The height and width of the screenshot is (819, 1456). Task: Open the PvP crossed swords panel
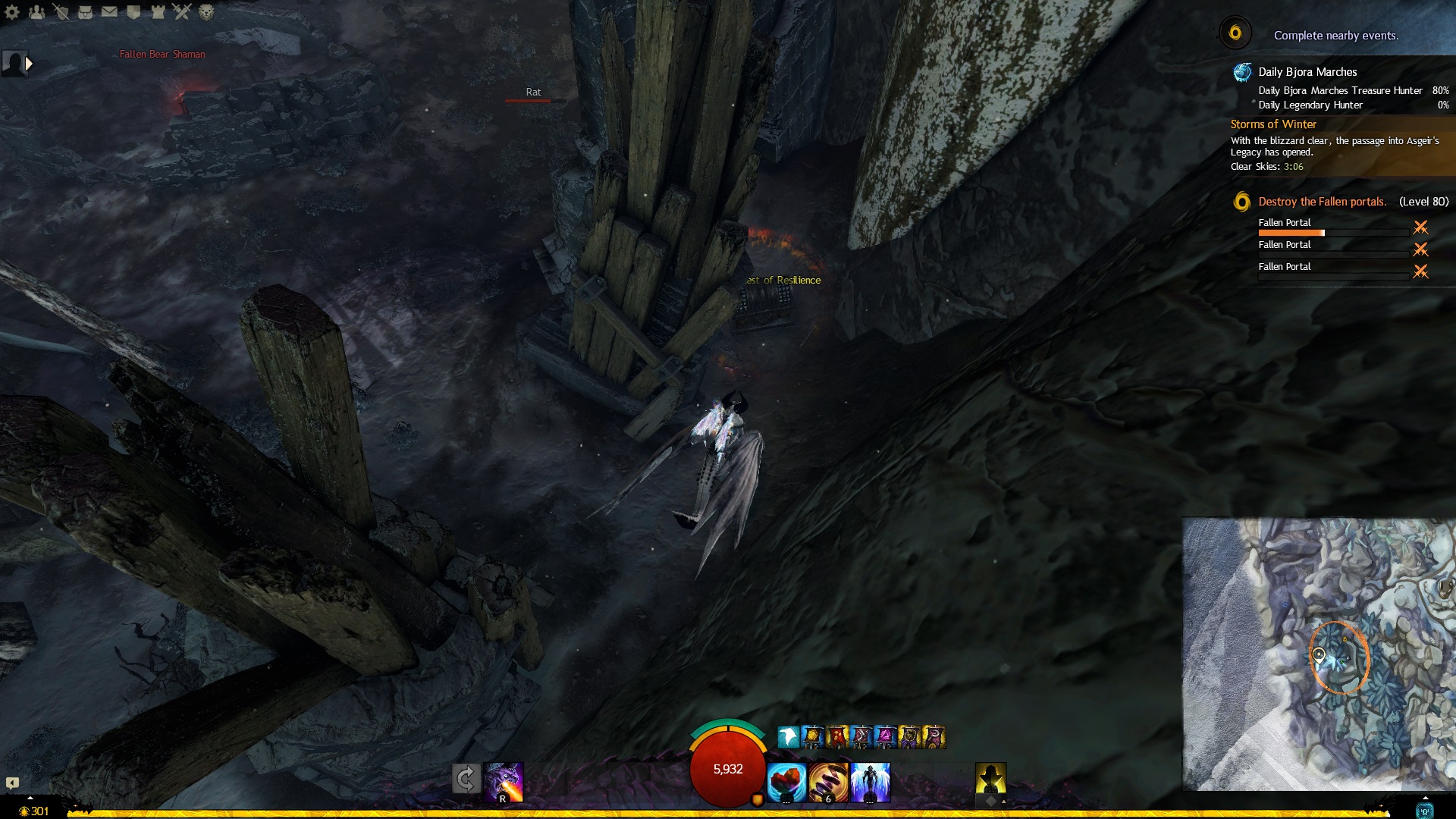click(x=182, y=12)
